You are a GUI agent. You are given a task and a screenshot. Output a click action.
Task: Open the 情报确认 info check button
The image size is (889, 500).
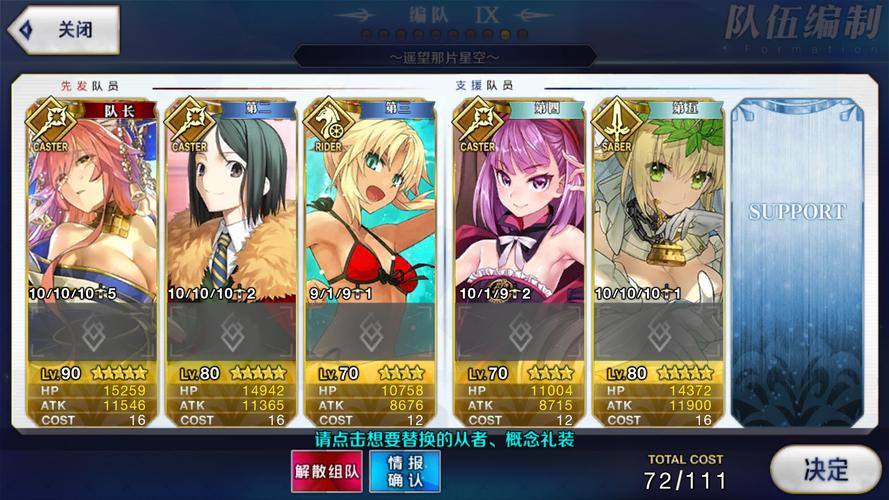pyautogui.click(x=404, y=471)
